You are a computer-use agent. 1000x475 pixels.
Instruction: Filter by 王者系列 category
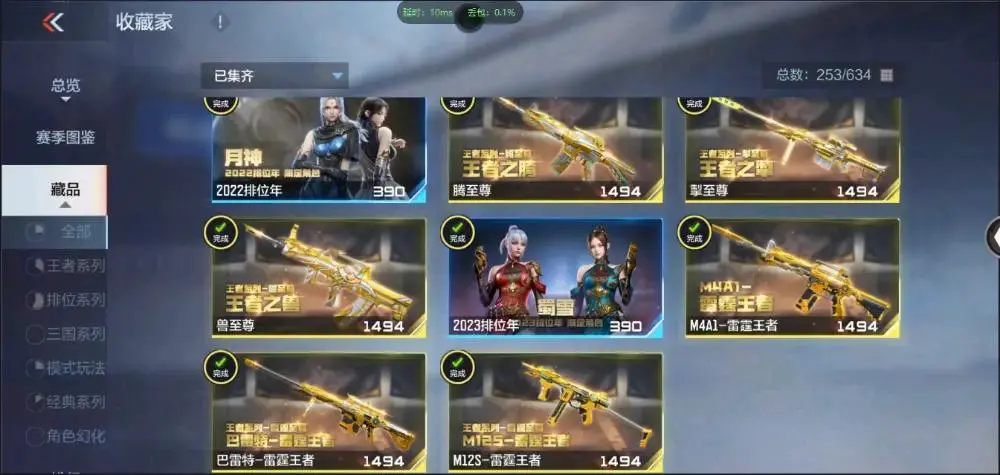68,266
